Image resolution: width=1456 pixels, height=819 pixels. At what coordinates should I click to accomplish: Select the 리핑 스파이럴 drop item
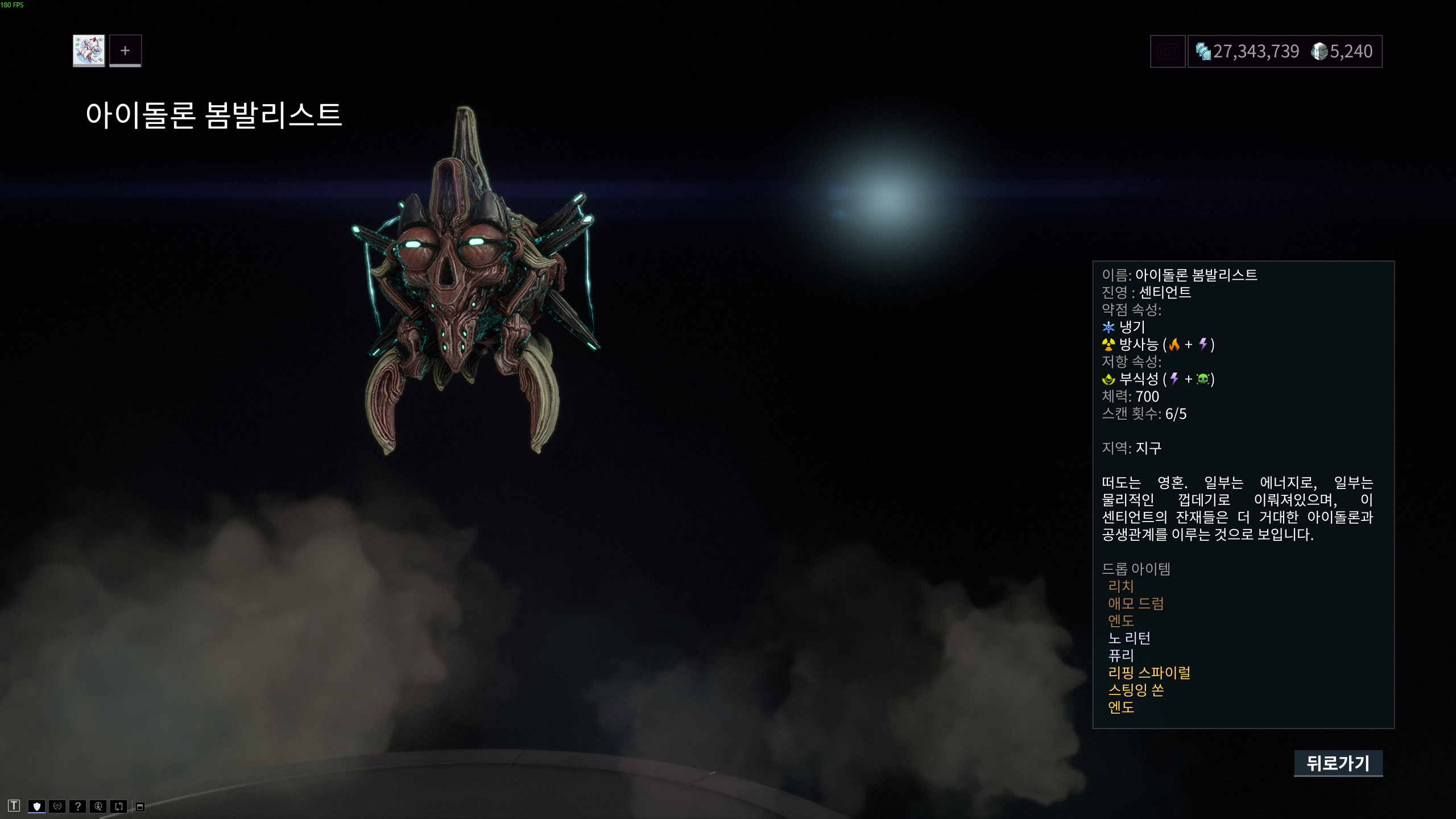[1149, 673]
